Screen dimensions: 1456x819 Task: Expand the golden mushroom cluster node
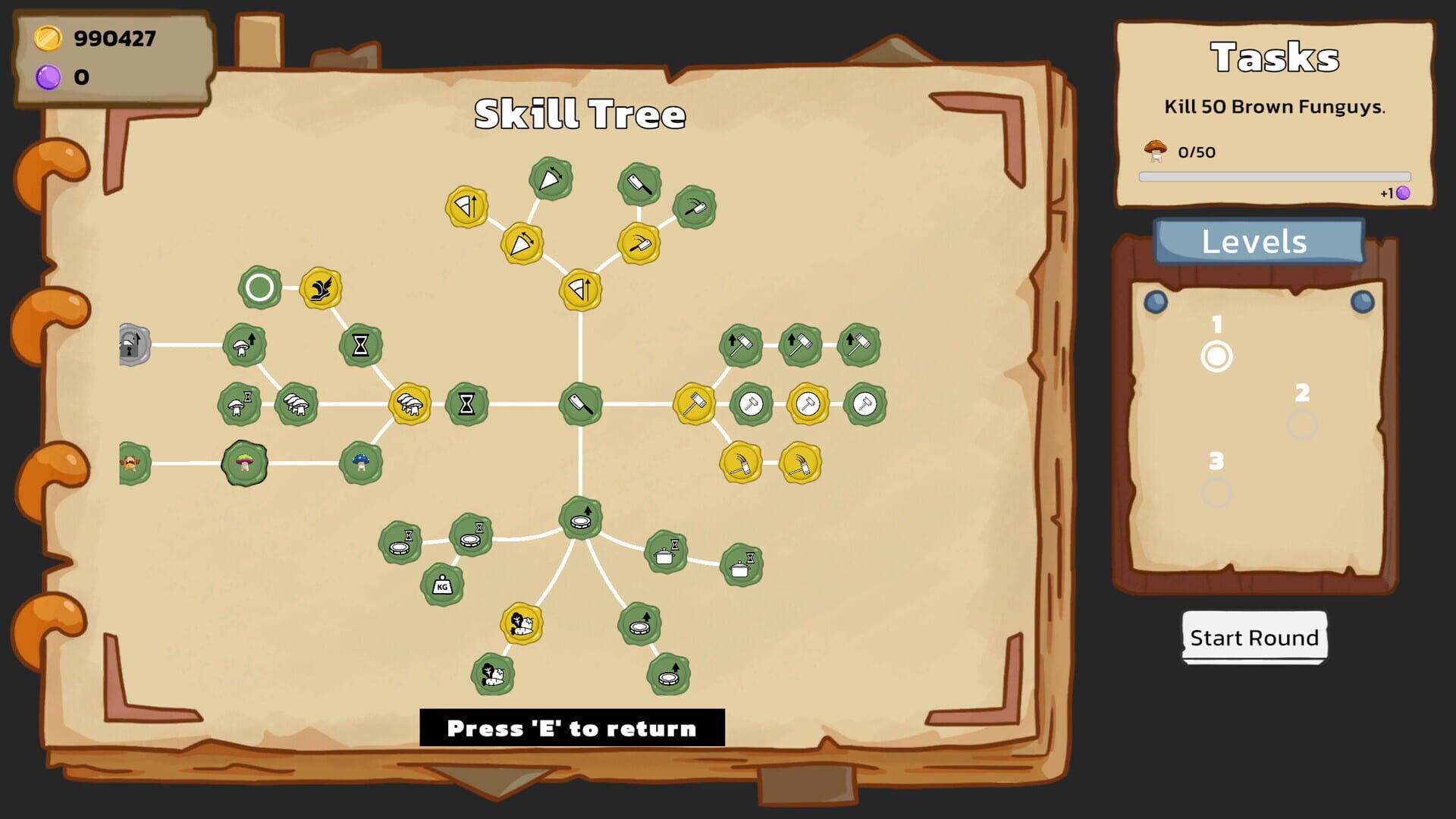click(409, 403)
